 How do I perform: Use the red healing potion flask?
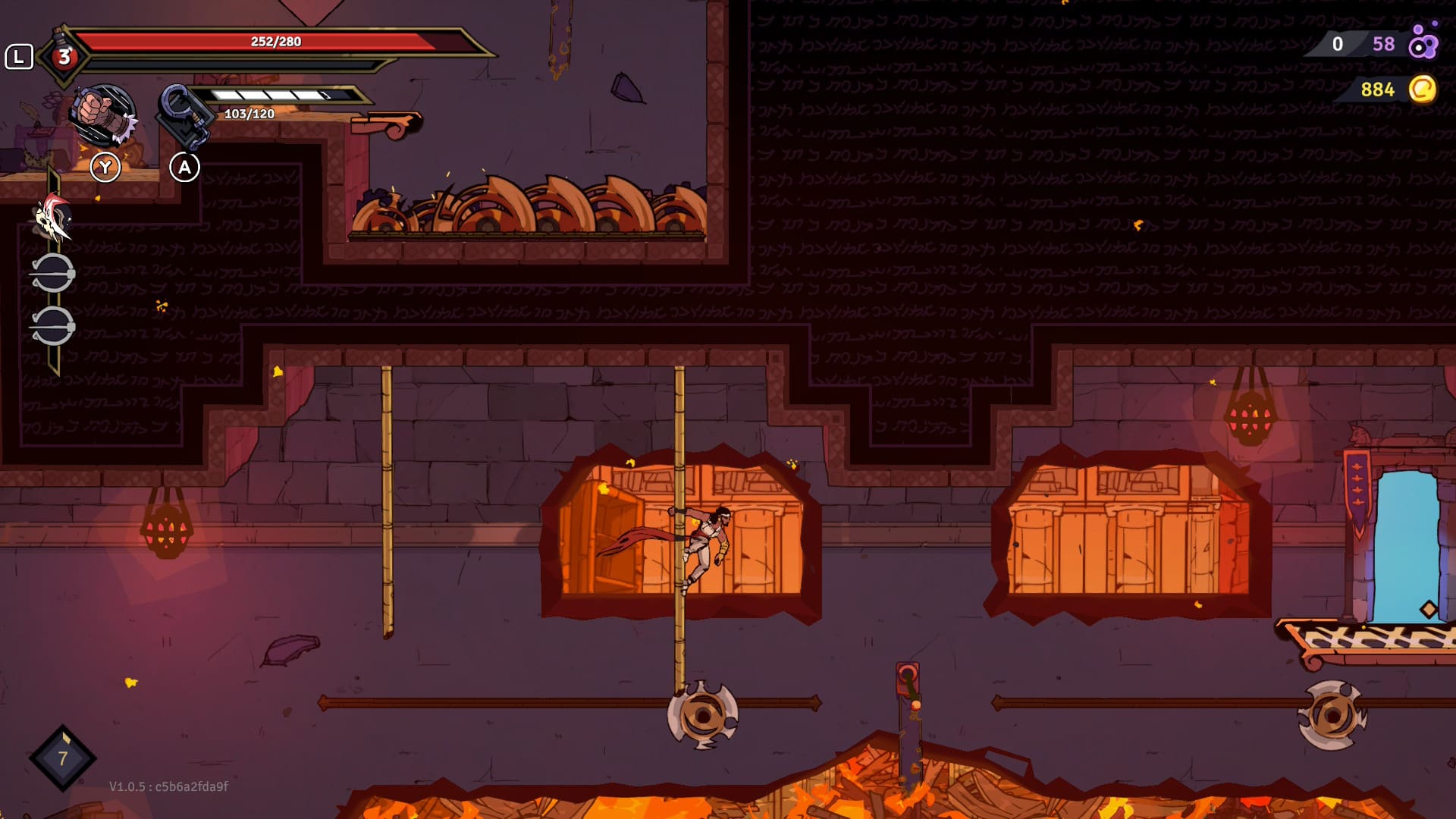[64, 55]
